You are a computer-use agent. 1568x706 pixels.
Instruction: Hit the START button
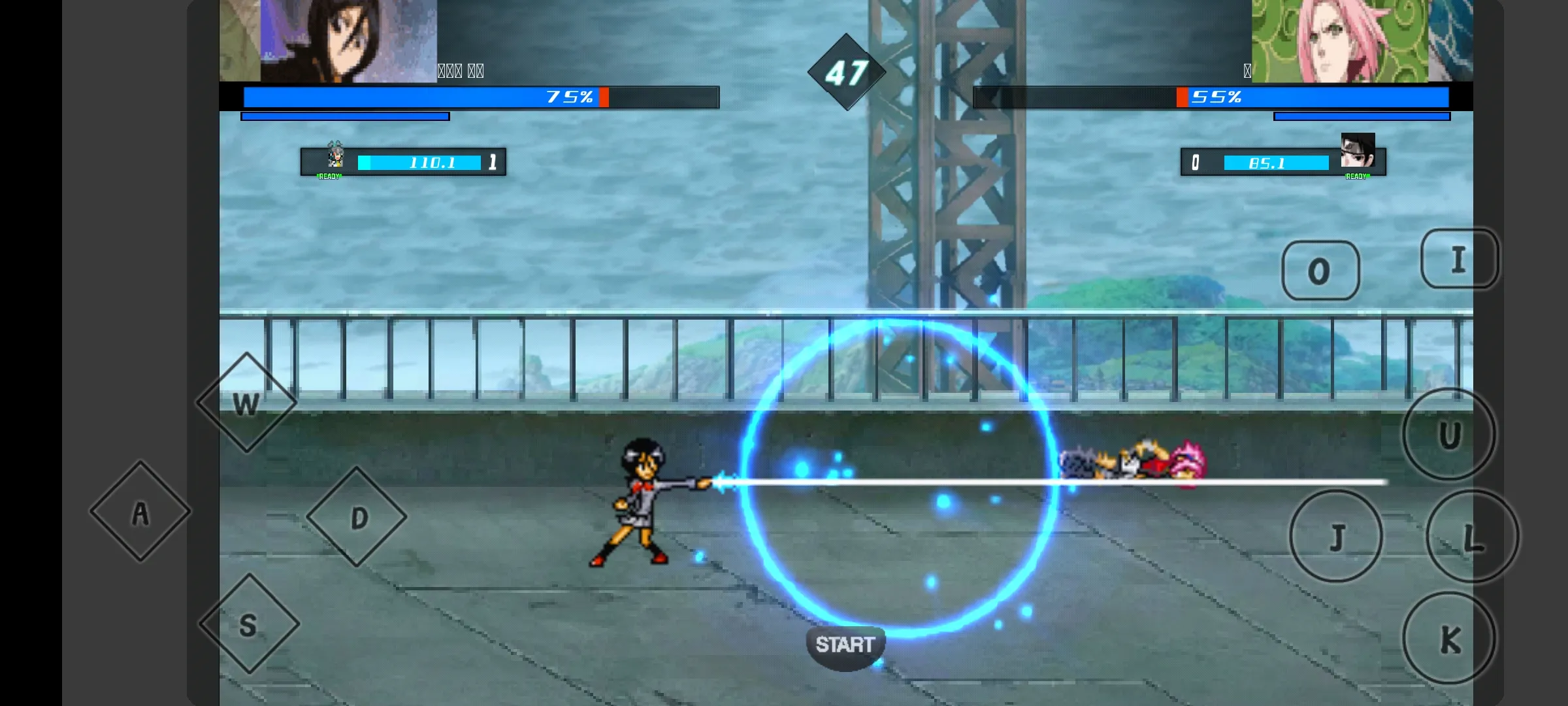coord(845,646)
